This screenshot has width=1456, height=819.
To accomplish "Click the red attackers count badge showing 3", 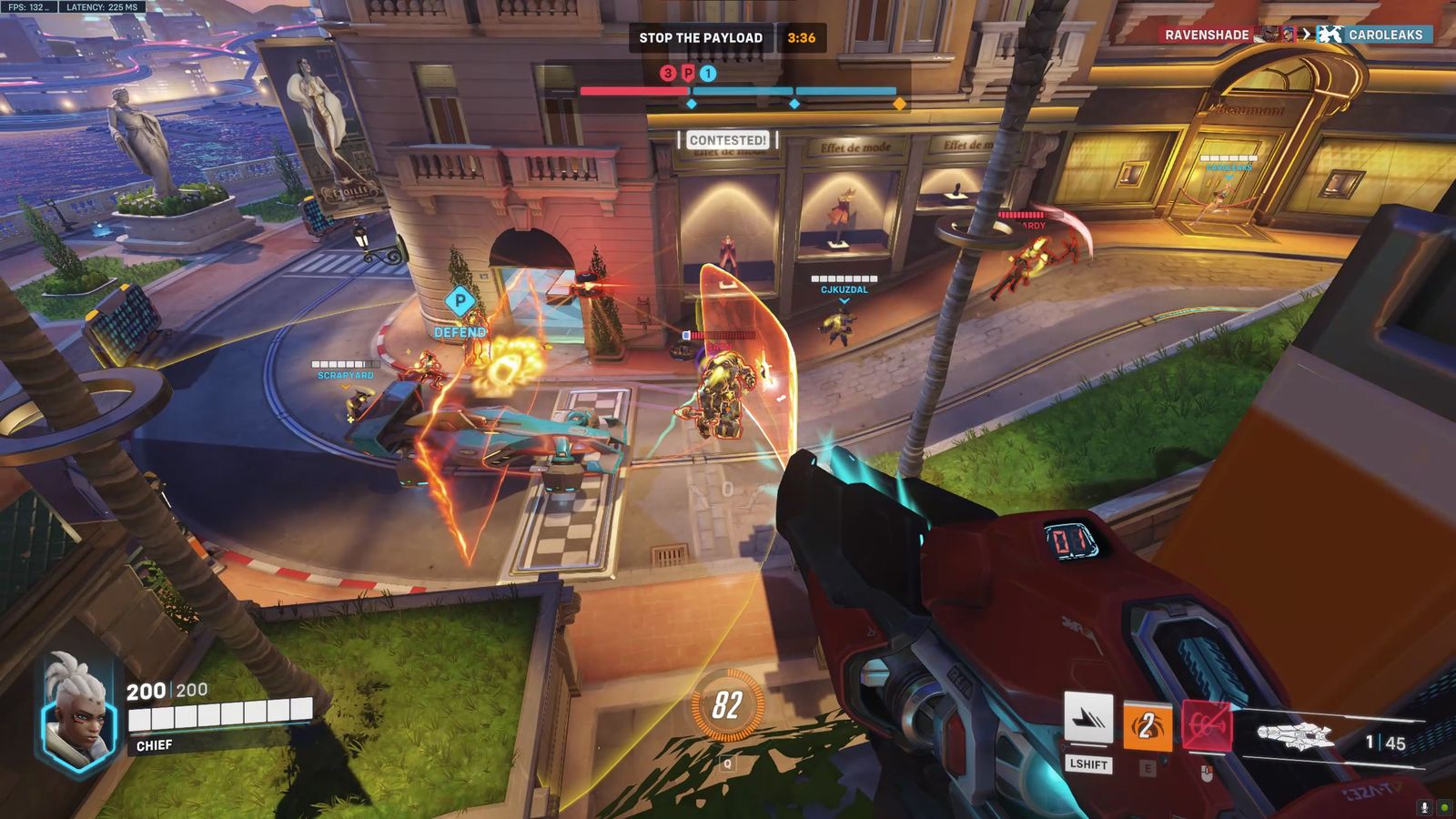I will [668, 74].
